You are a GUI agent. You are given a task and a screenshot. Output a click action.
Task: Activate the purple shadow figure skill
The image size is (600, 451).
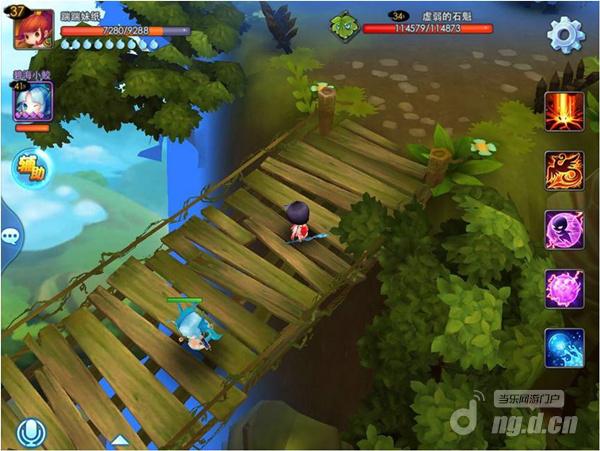pyautogui.click(x=564, y=230)
